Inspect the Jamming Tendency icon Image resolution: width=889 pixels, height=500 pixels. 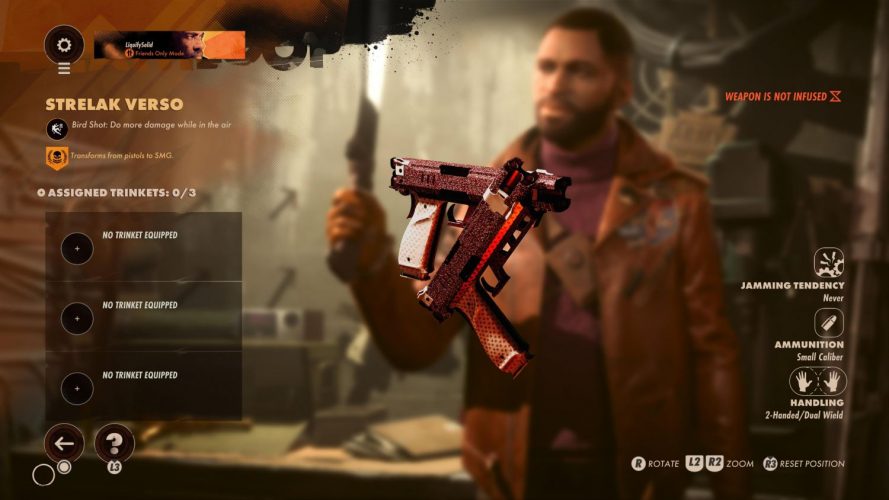pyautogui.click(x=829, y=263)
